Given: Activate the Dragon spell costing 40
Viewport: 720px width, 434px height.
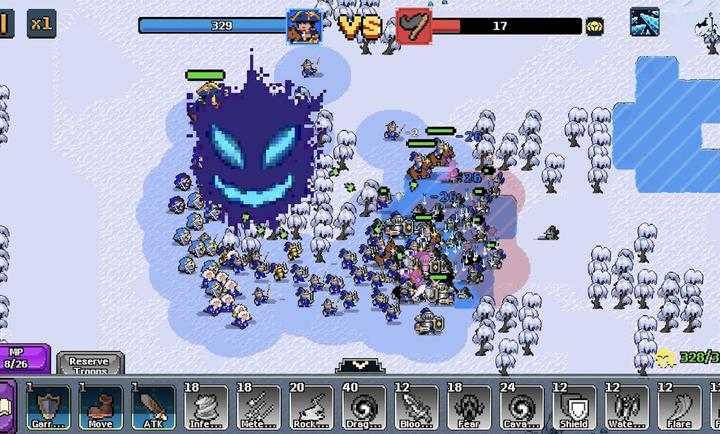Looking at the screenshot, I should (x=363, y=407).
